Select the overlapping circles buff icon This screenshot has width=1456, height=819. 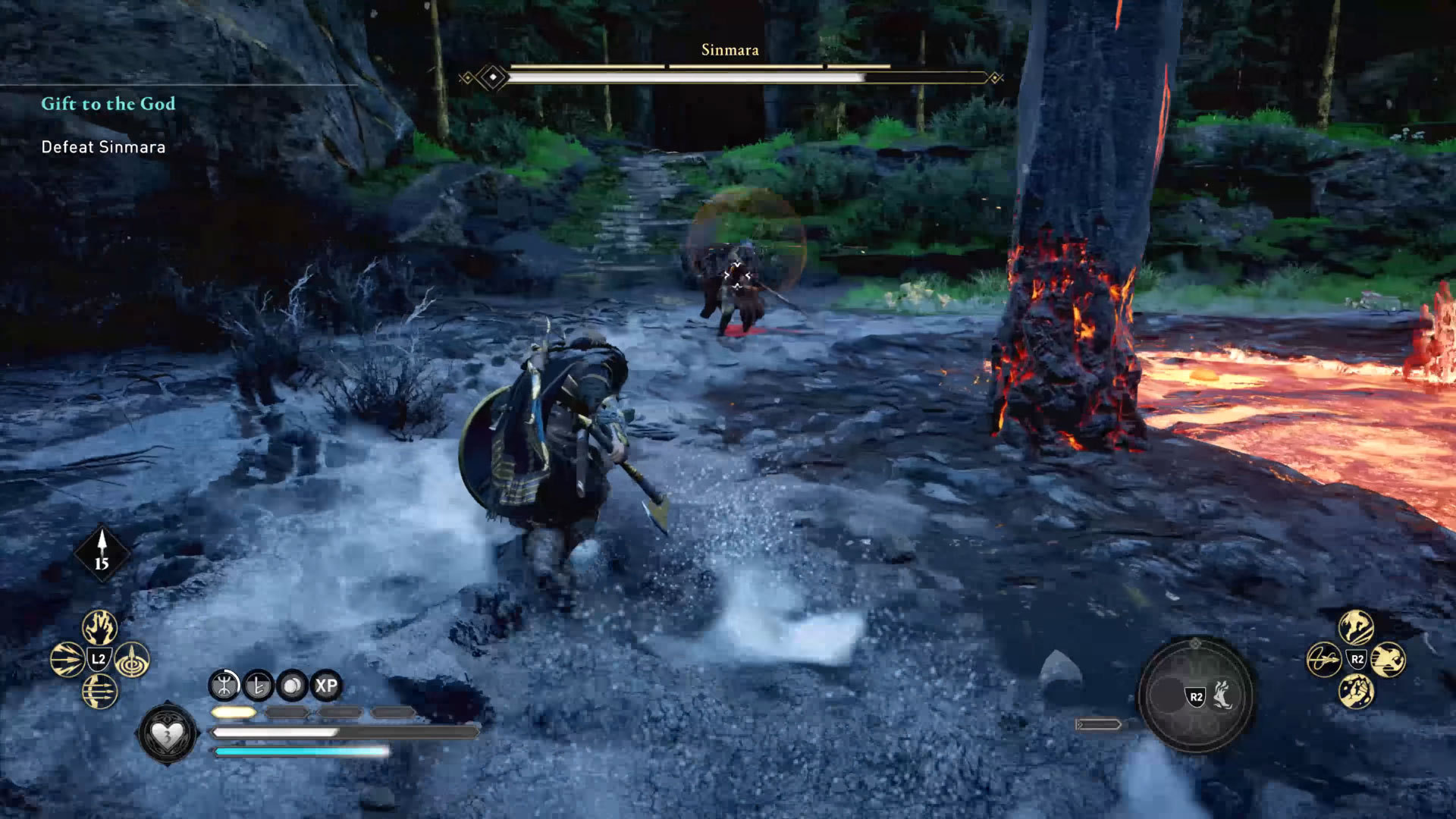(x=292, y=686)
